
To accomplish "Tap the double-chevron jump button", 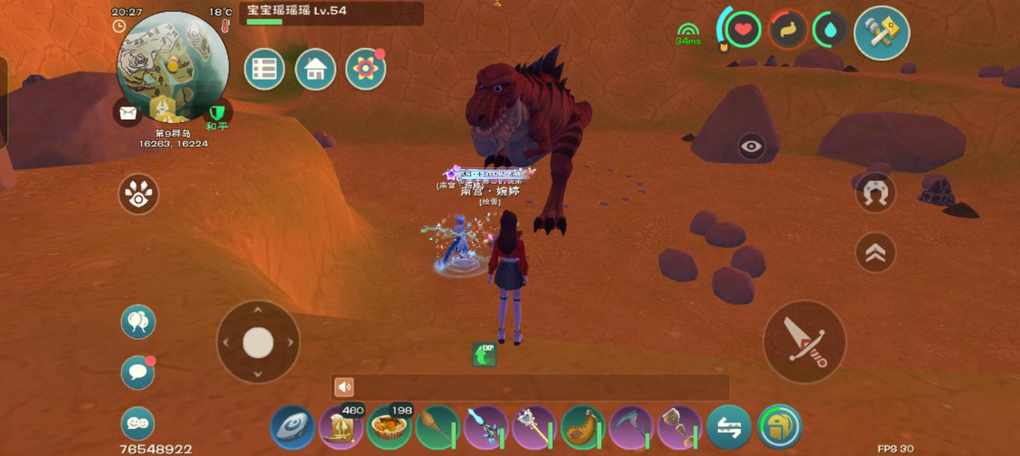I will pos(875,253).
